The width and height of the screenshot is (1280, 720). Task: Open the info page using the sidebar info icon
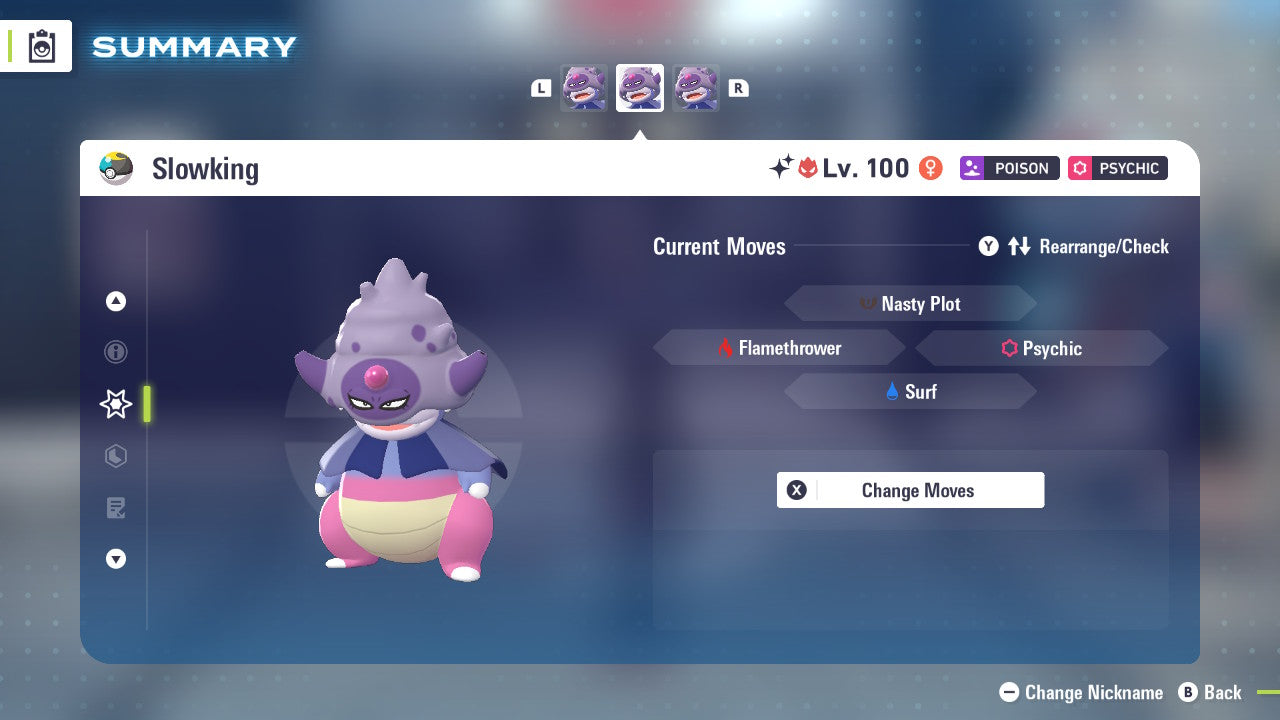coord(115,352)
